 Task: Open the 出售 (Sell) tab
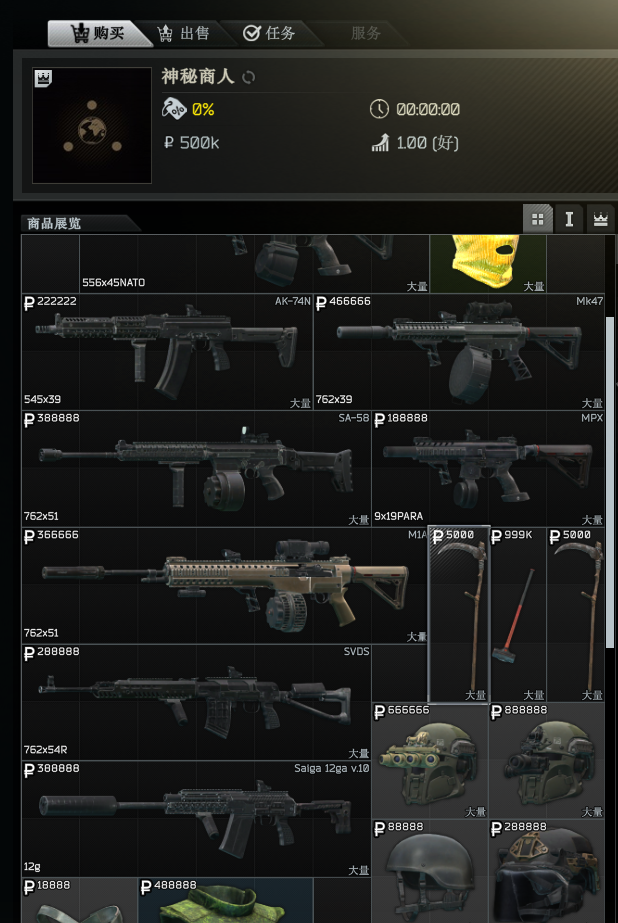point(185,33)
